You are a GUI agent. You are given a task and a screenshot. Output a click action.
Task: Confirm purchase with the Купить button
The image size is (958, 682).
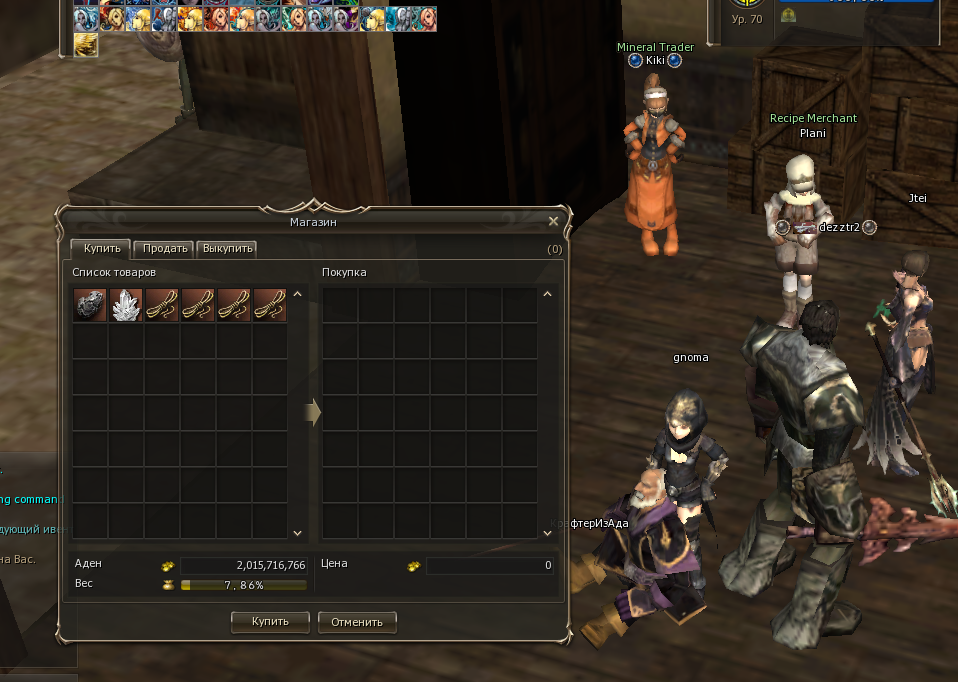coord(270,621)
